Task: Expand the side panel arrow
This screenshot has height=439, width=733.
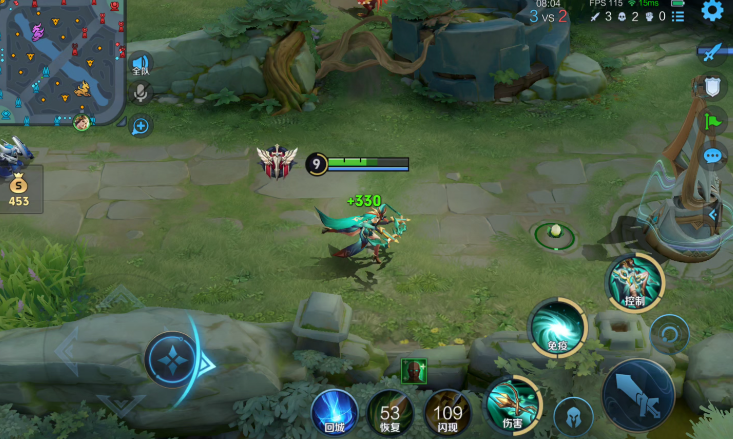Action: [x=712, y=213]
